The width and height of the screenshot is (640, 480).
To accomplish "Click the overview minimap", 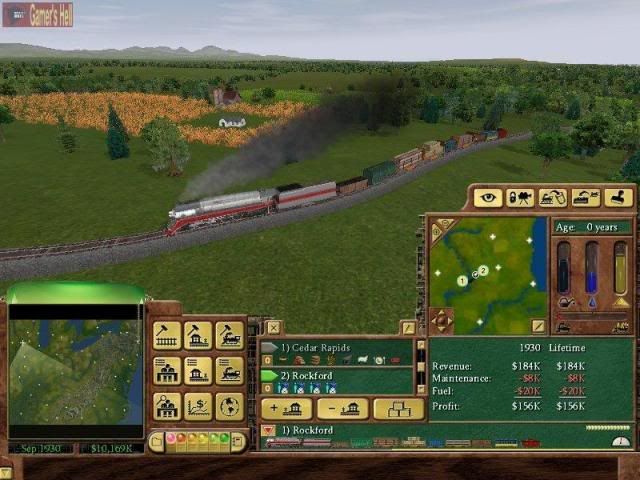I will (75, 372).
